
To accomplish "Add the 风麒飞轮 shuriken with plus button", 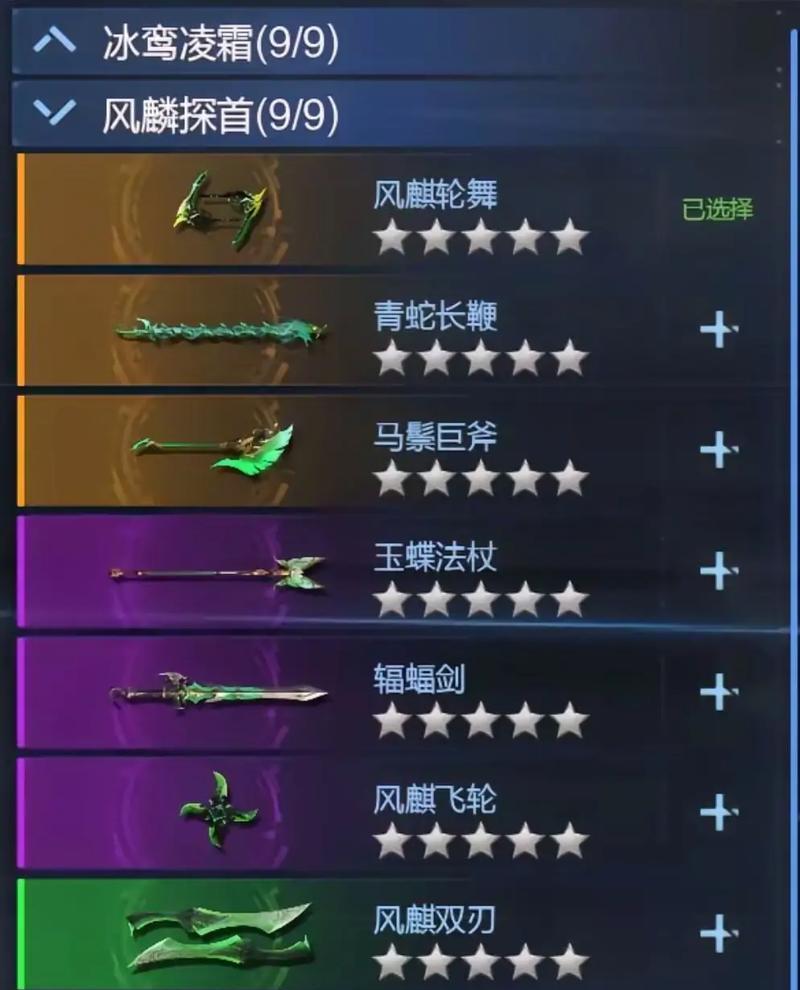I will click(718, 811).
